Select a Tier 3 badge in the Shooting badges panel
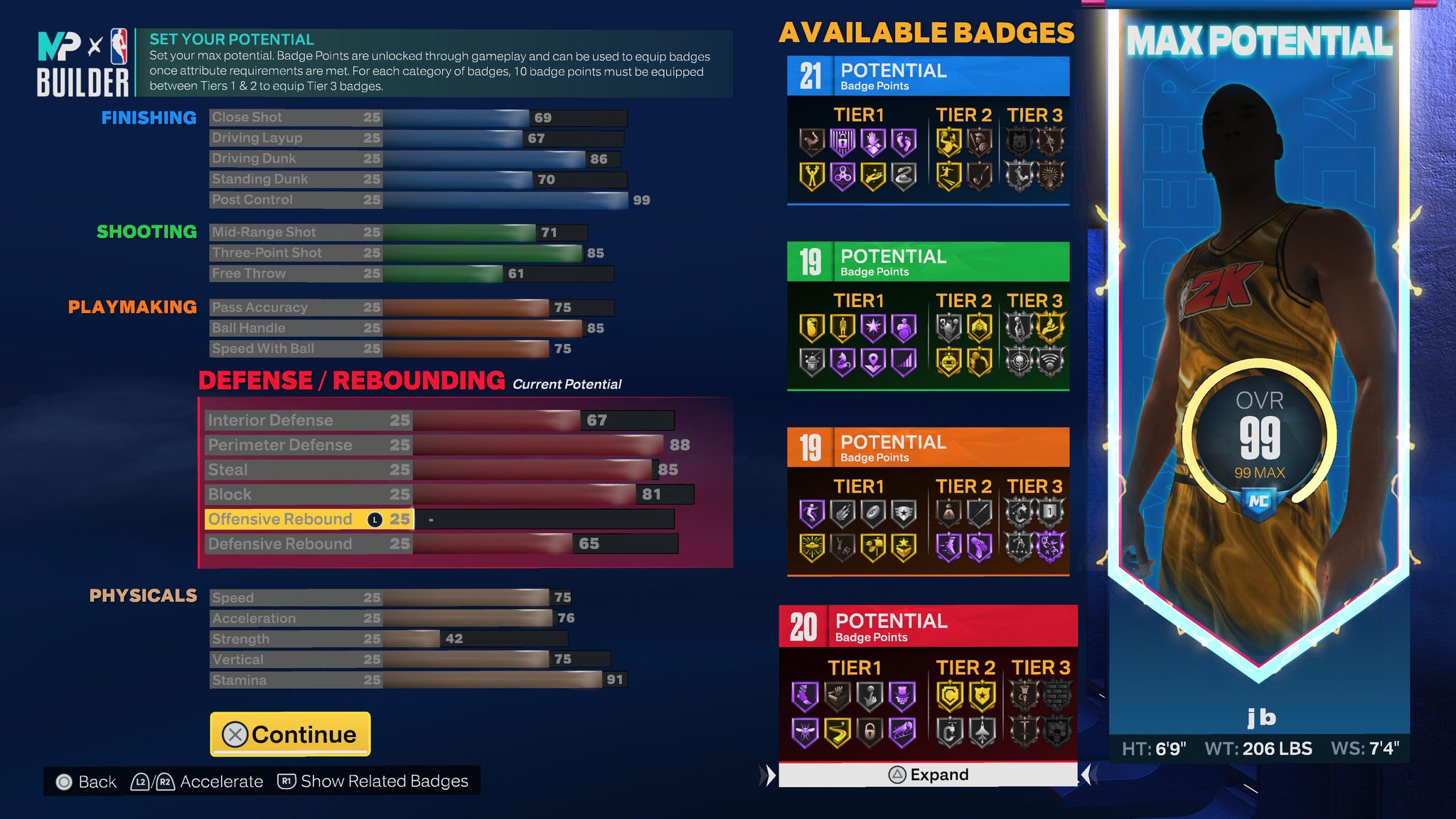This screenshot has width=1456, height=819. pyautogui.click(x=1052, y=326)
